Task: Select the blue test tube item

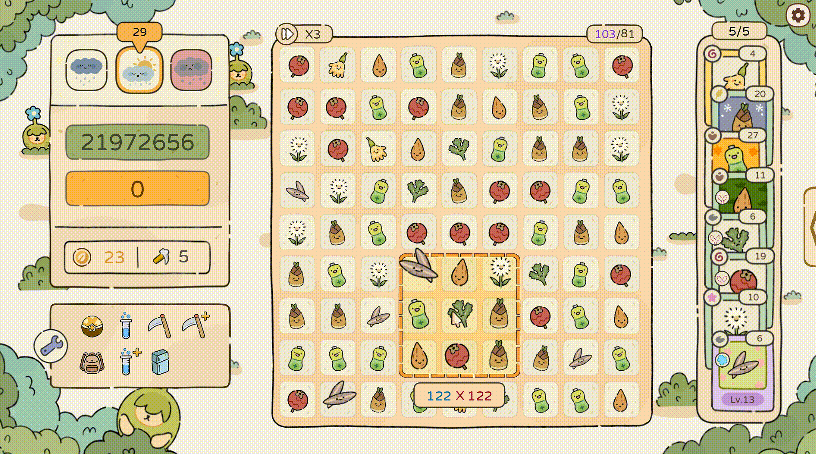Action: click(x=126, y=324)
